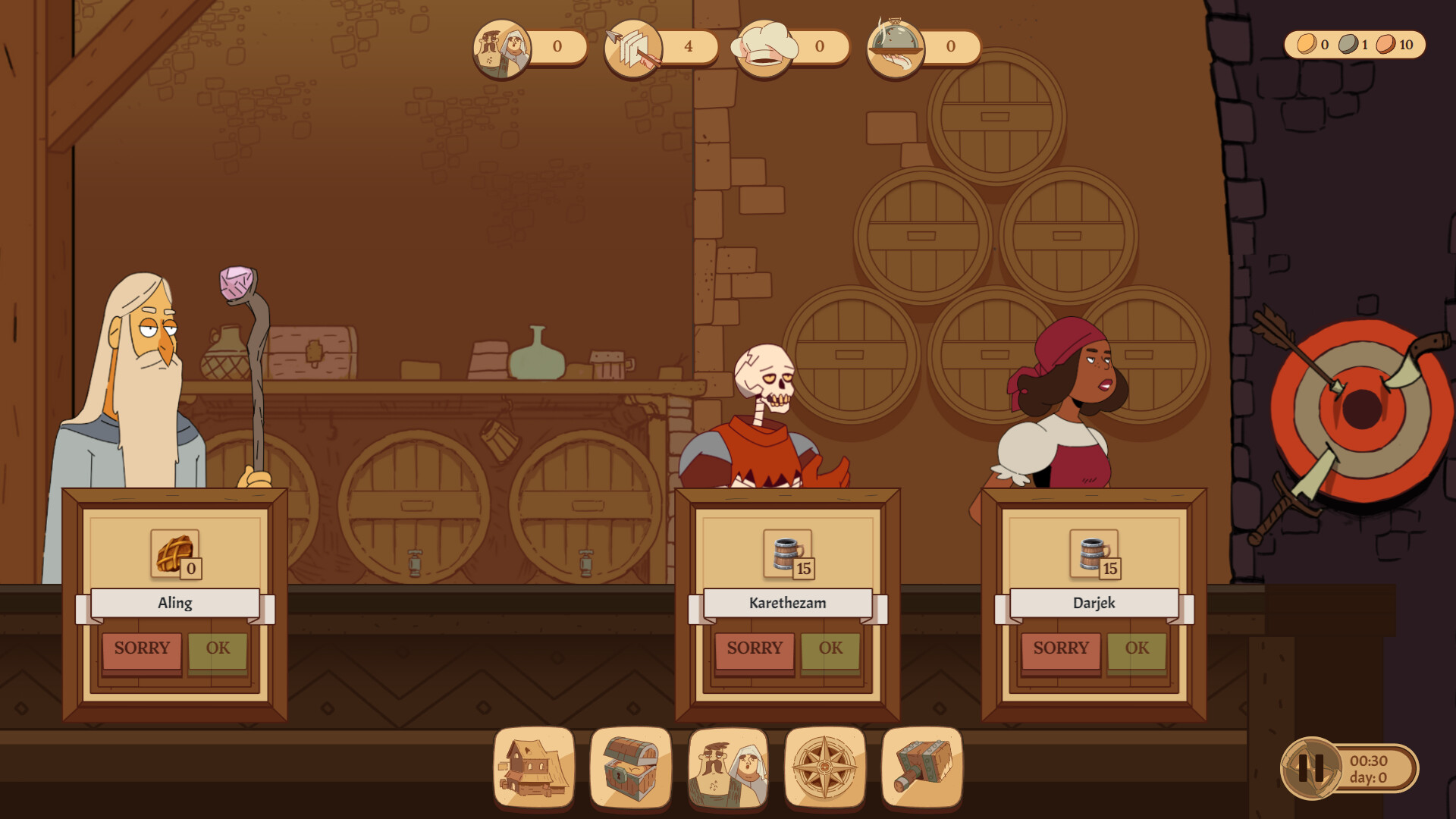Refuse Karethezam's order with SORRY
This screenshot has width=1456, height=819.
coord(754,648)
